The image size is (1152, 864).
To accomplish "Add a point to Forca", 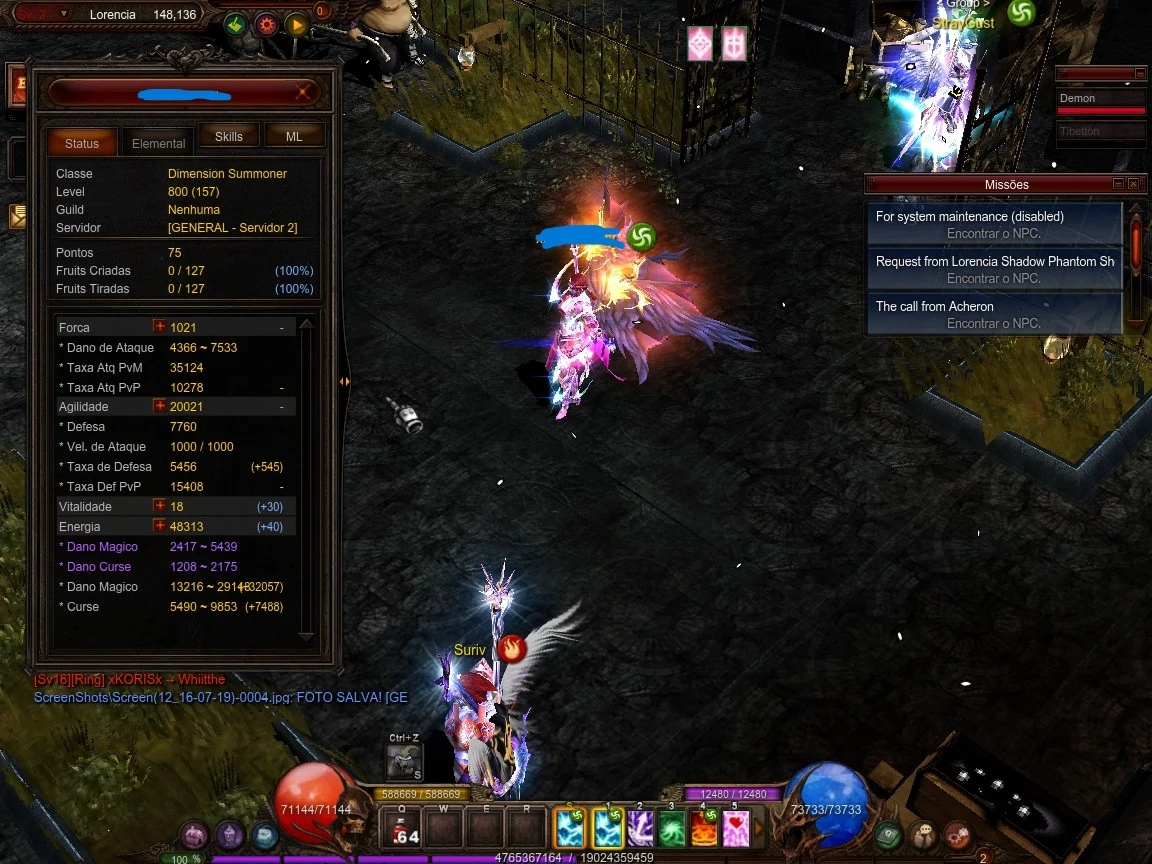I will coord(159,327).
